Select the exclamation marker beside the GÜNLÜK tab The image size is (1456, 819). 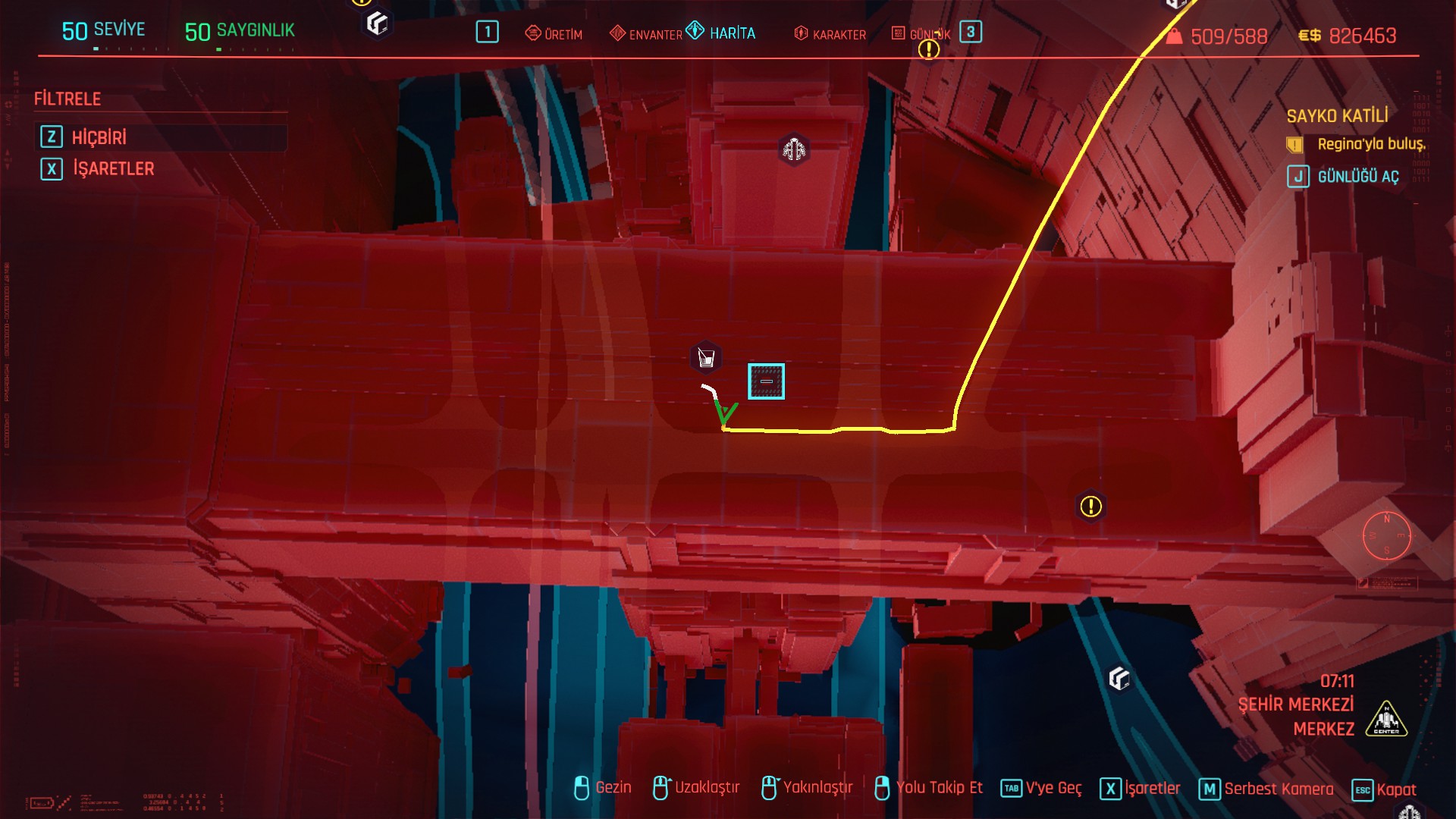929,50
